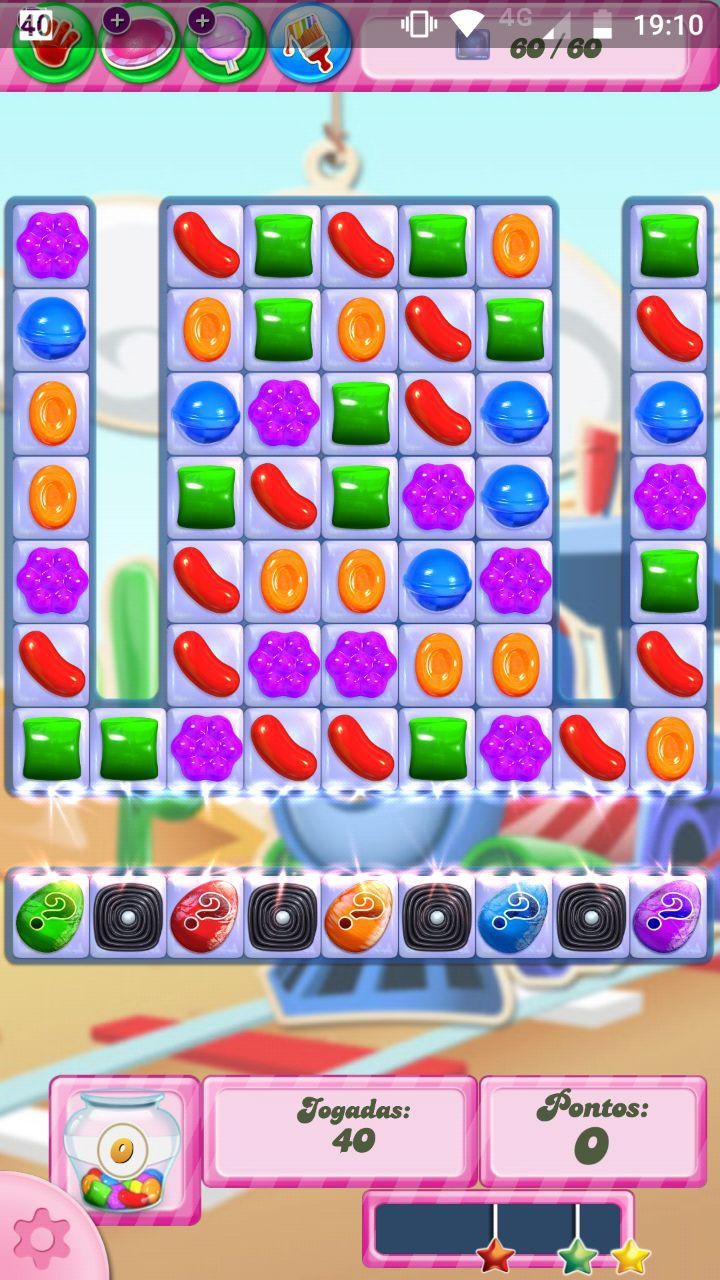The image size is (720, 1280).
Task: Choose the purple lollipop hammer booster
Action: (225, 44)
